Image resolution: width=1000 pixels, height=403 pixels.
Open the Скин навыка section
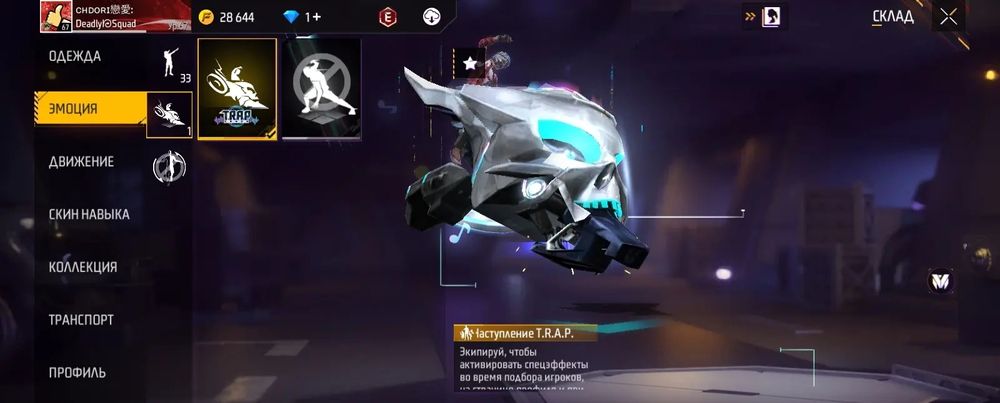pos(89,214)
